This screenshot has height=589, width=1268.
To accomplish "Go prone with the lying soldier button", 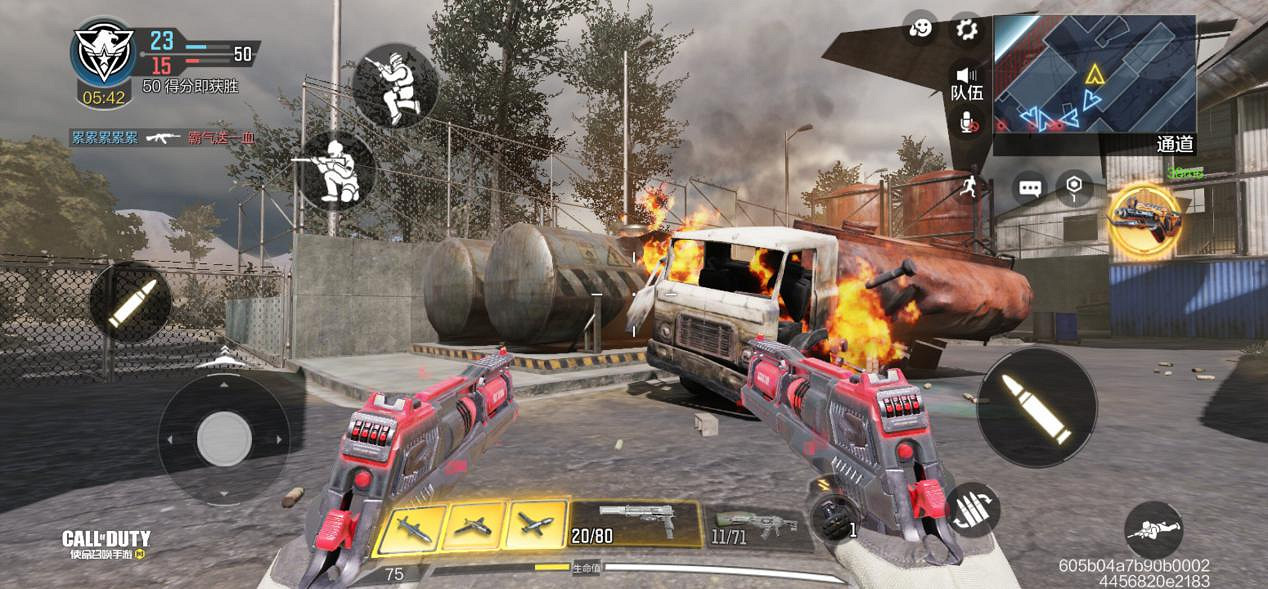I will tap(1153, 530).
